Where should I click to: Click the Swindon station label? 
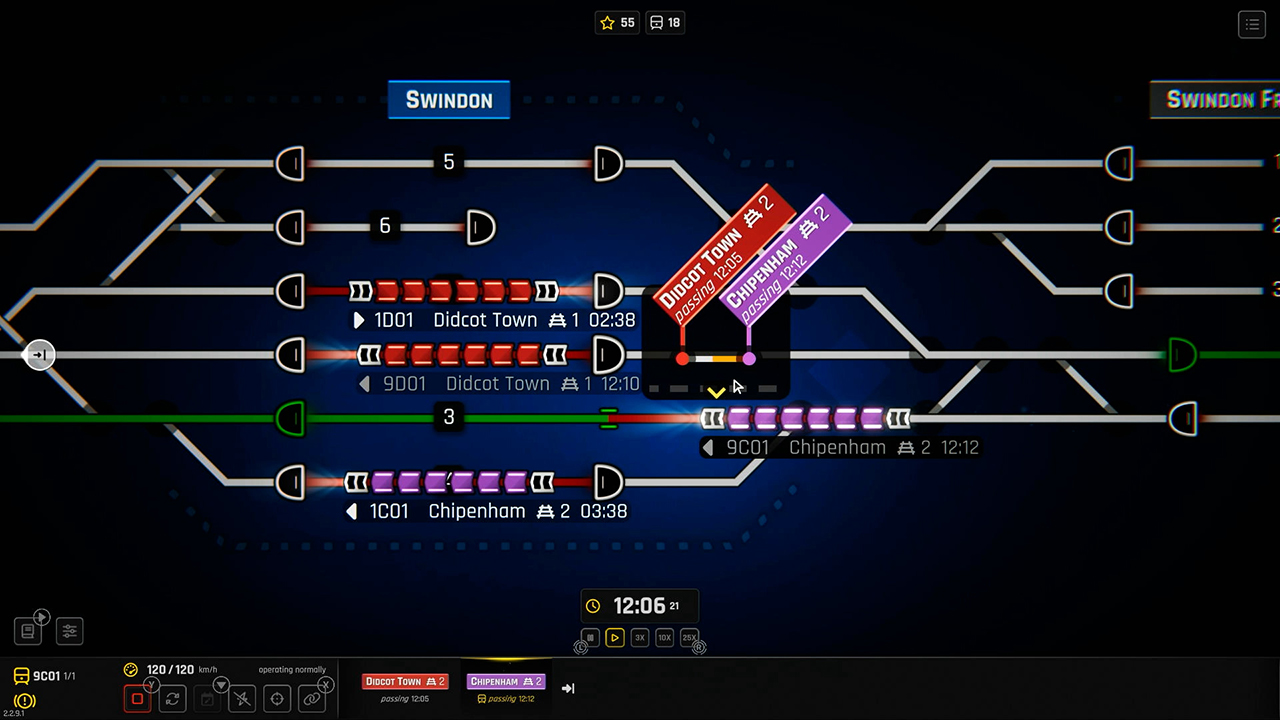tap(448, 100)
